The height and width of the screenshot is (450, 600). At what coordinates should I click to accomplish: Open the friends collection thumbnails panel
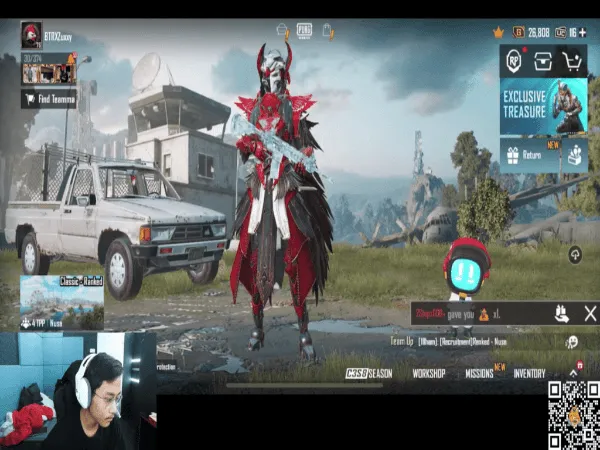[x=48, y=73]
